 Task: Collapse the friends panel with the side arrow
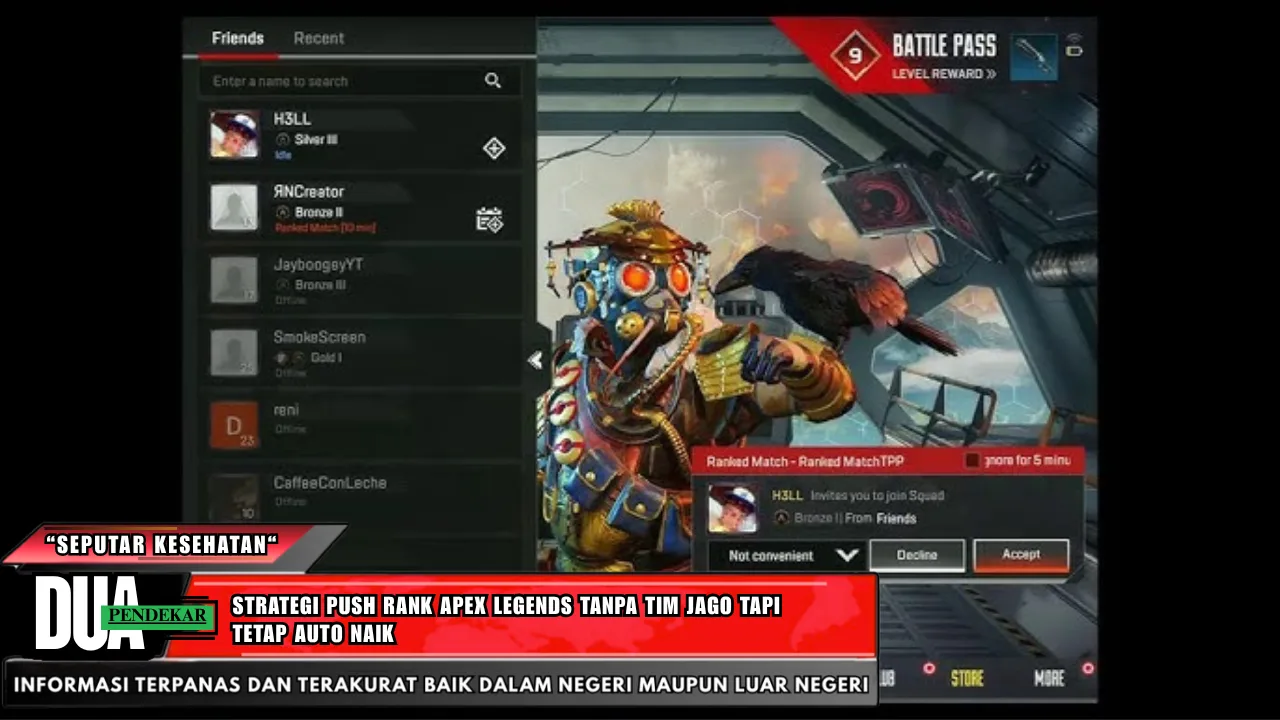click(535, 361)
